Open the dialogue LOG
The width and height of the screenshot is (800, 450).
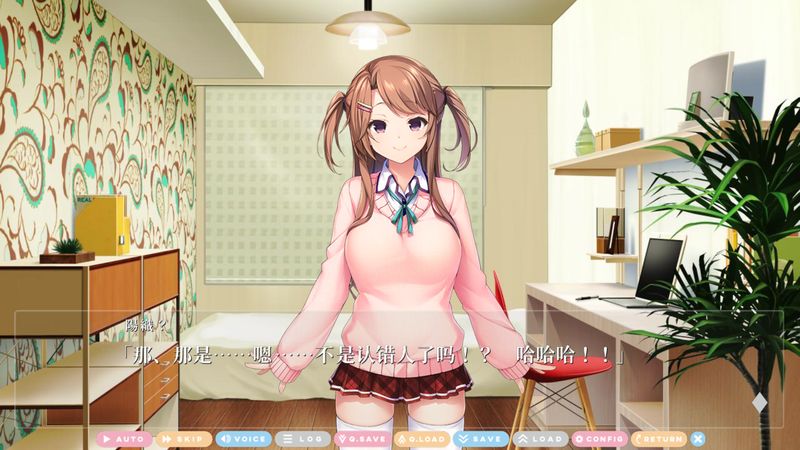click(302, 439)
